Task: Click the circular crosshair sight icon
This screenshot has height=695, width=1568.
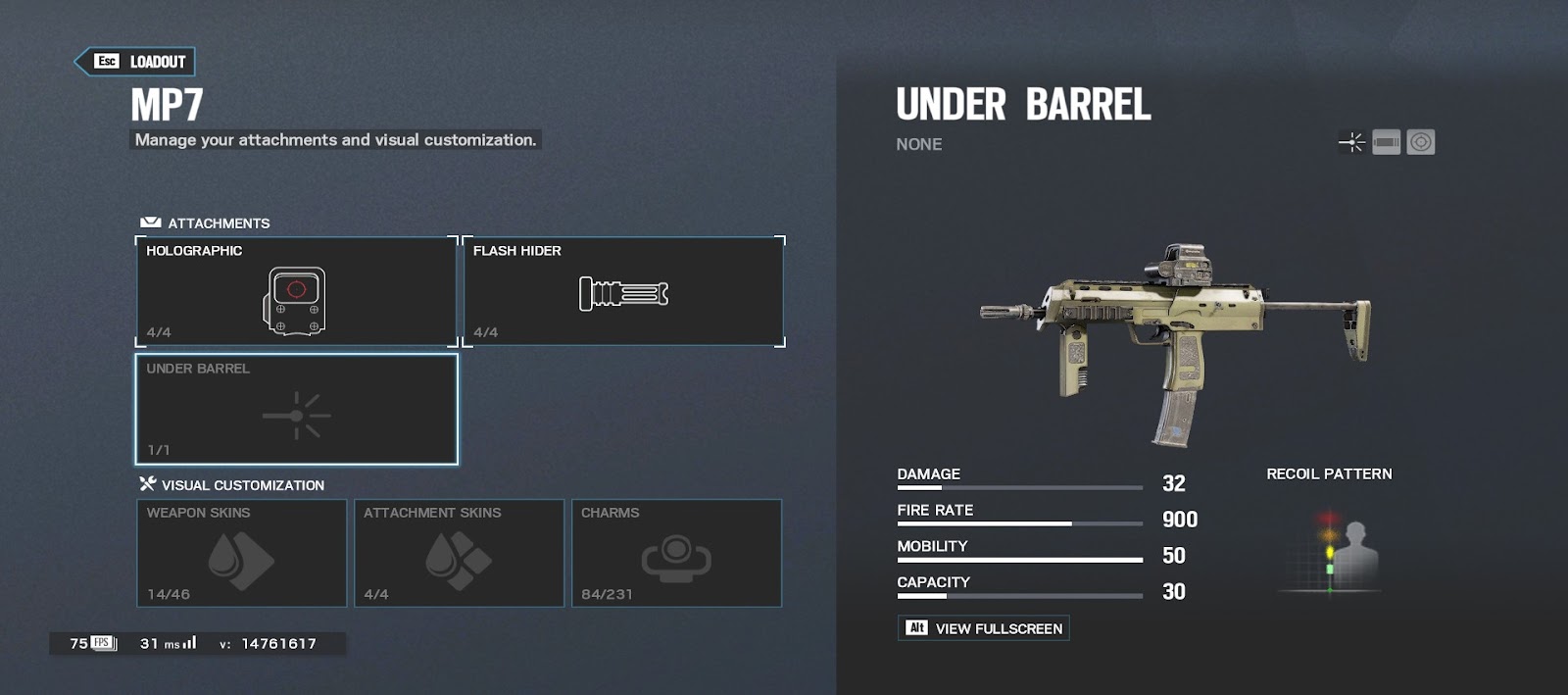Action: click(x=1421, y=143)
